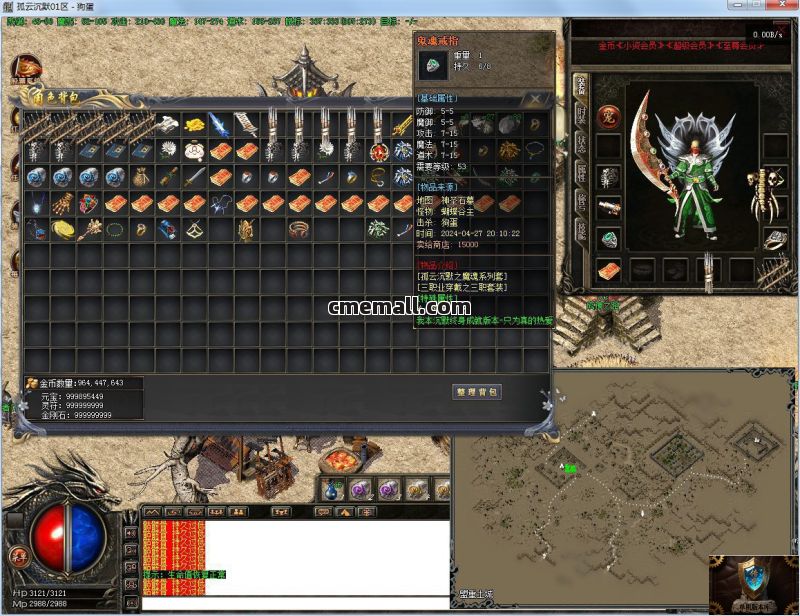Viewport: 800px width, 616px height.
Task: Click the white money pouch item
Action: click(194, 150)
